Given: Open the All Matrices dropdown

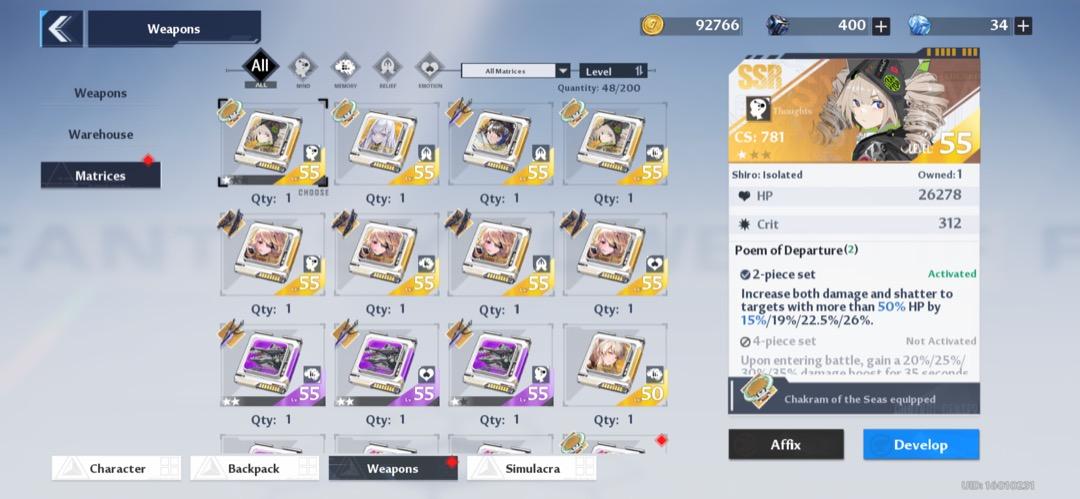Looking at the screenshot, I should point(515,71).
